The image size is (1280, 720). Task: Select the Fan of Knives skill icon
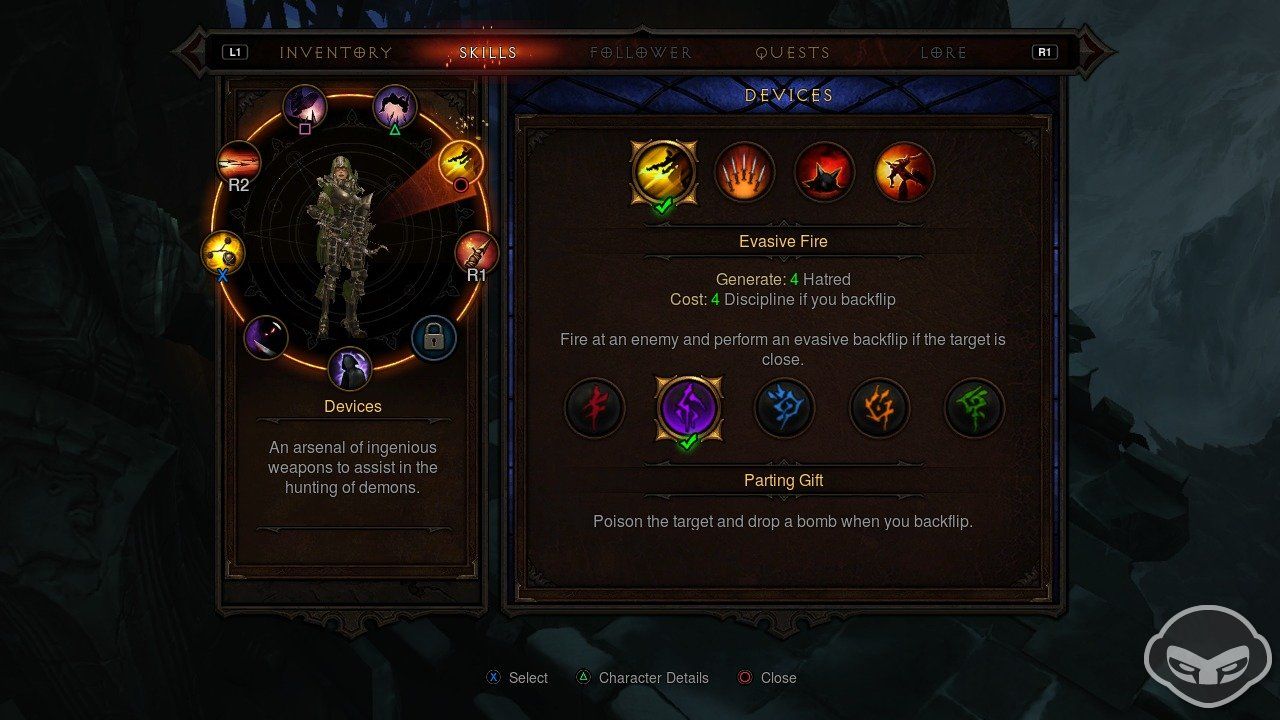point(745,172)
